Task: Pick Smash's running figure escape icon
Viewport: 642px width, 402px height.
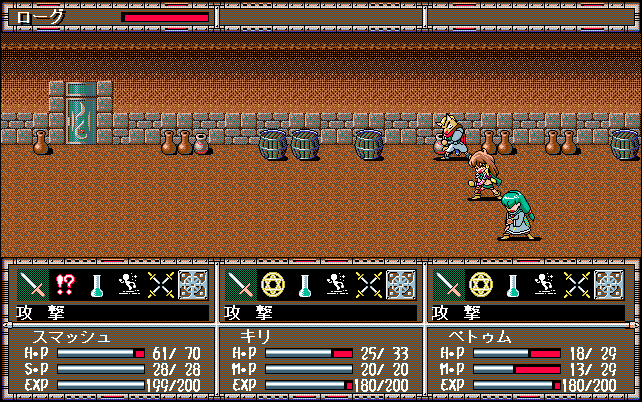Action: 128,285
